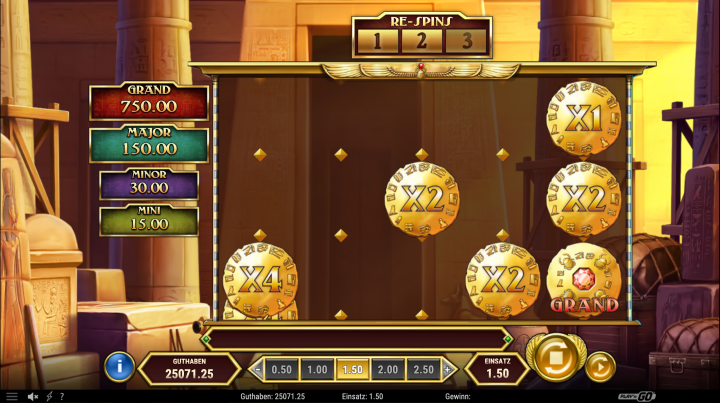Toggle the sound speaker icon
The width and height of the screenshot is (720, 403).
click(x=32, y=396)
